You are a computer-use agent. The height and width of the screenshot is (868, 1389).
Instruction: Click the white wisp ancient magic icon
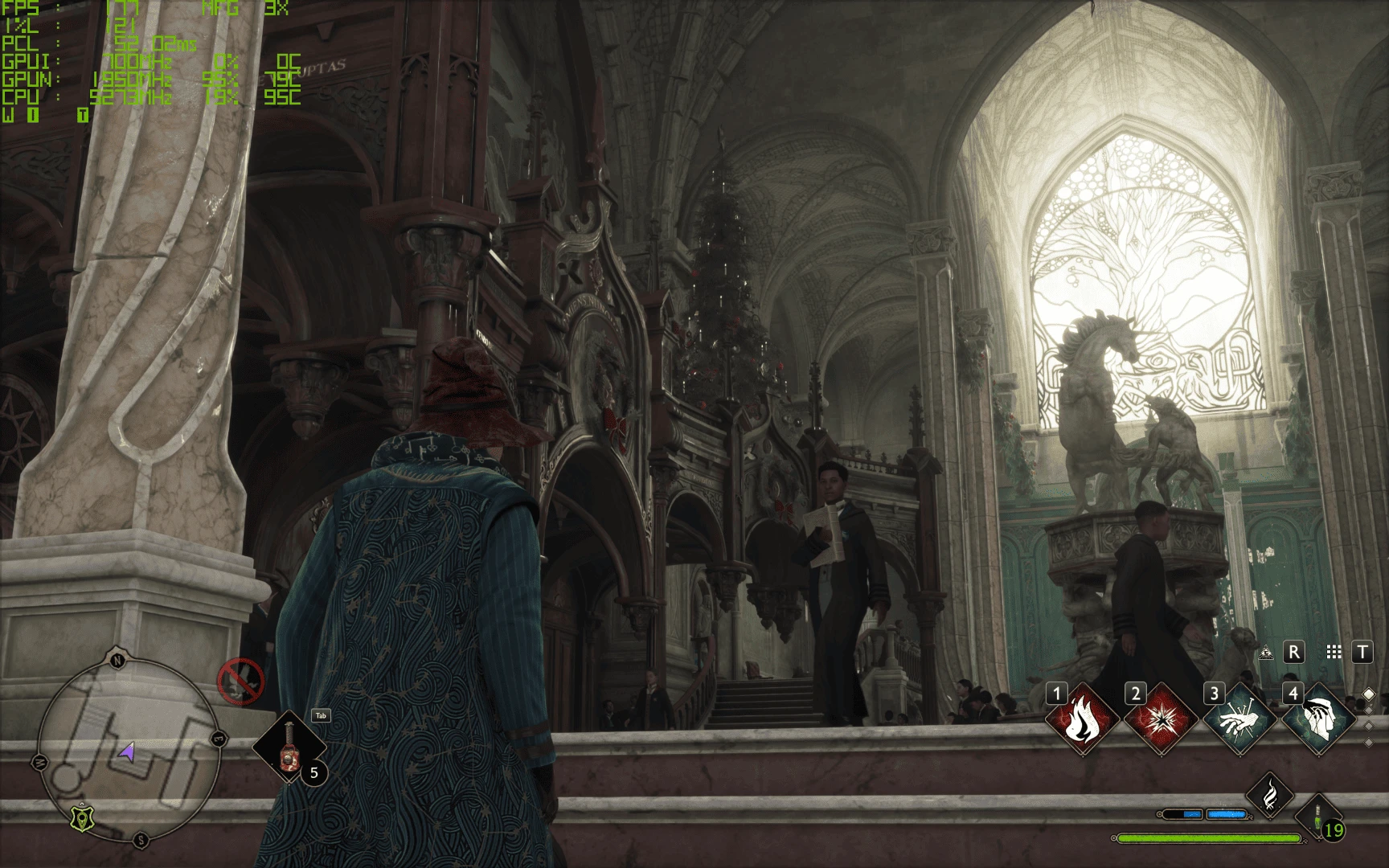coord(1270,794)
